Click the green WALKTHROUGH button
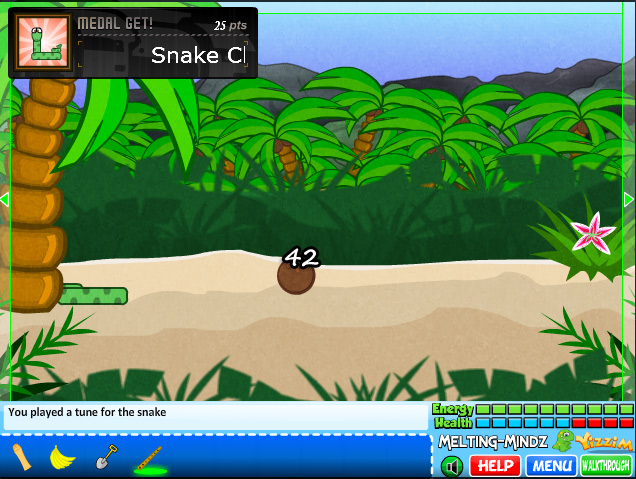636x479 pixels. 606,466
